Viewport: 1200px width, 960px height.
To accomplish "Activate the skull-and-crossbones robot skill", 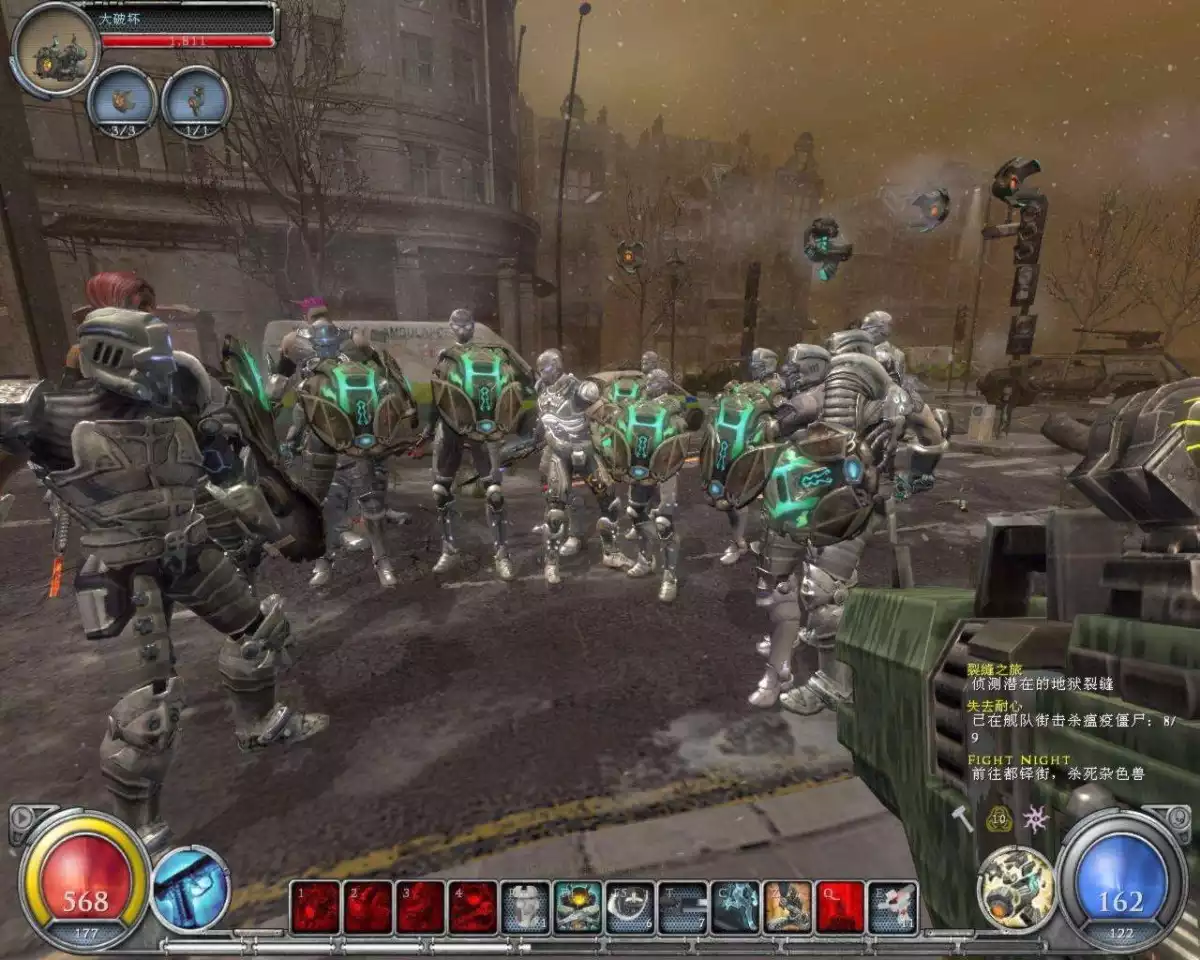I will pos(578,907).
